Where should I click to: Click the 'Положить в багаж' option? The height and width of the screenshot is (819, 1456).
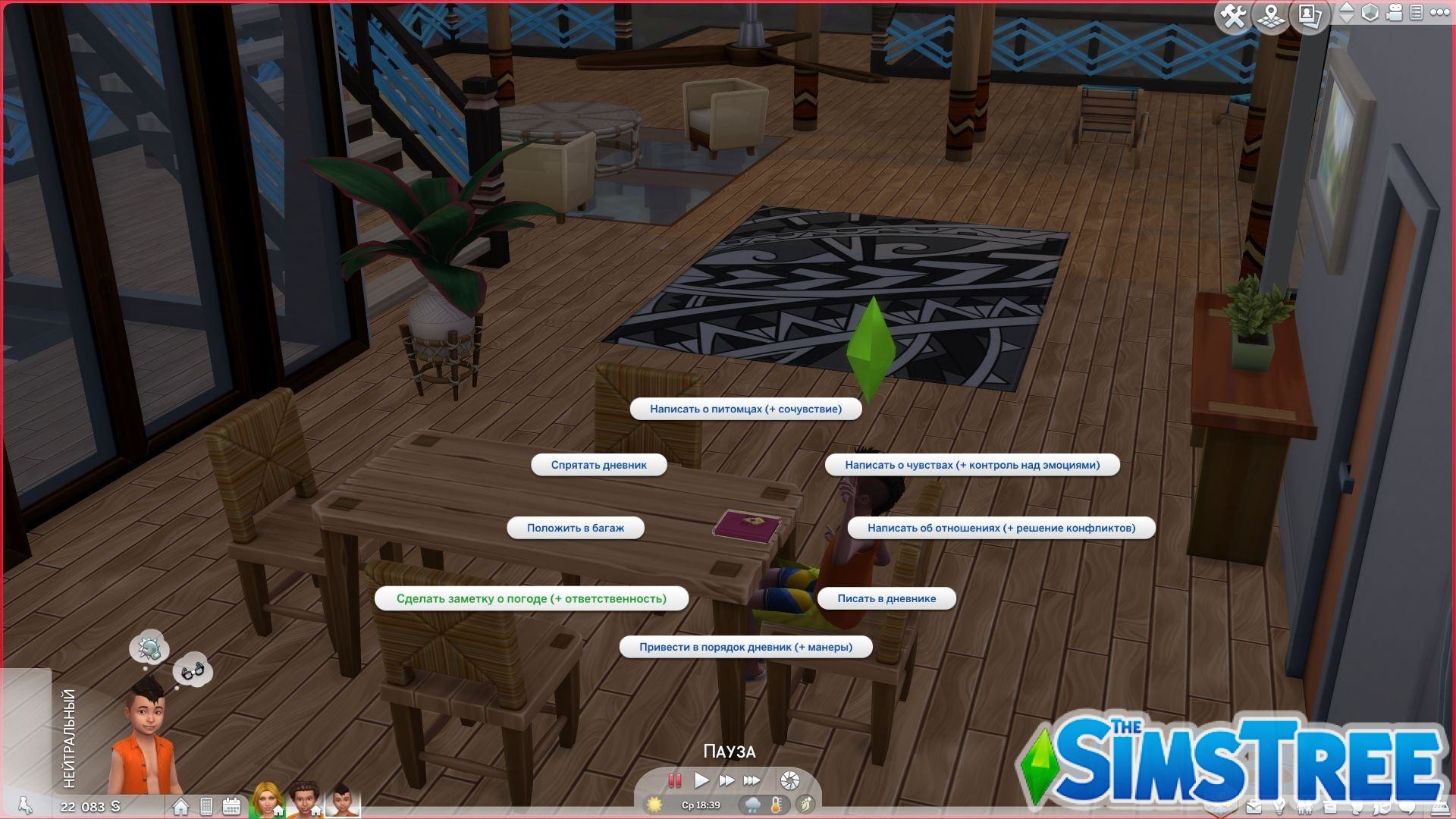point(575,528)
